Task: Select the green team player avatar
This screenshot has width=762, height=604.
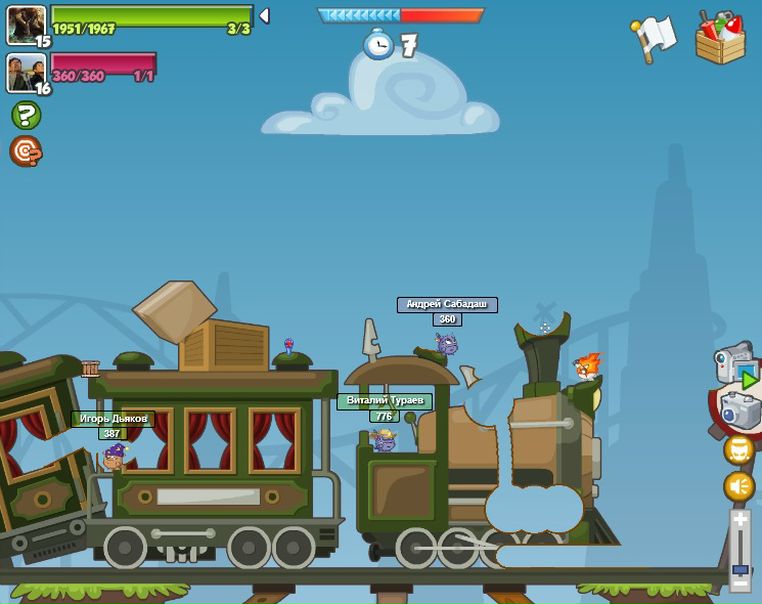Action: click(x=26, y=24)
